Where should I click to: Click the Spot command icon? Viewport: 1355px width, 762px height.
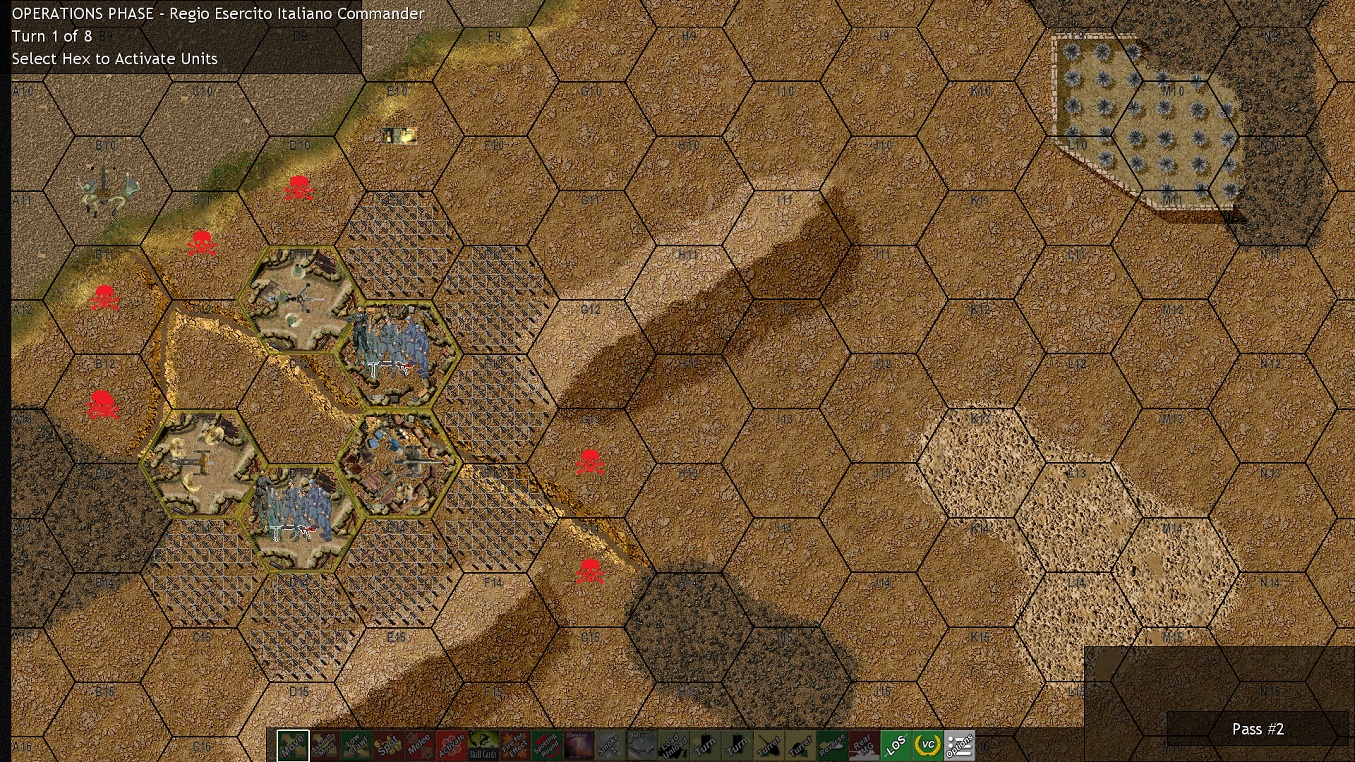390,745
